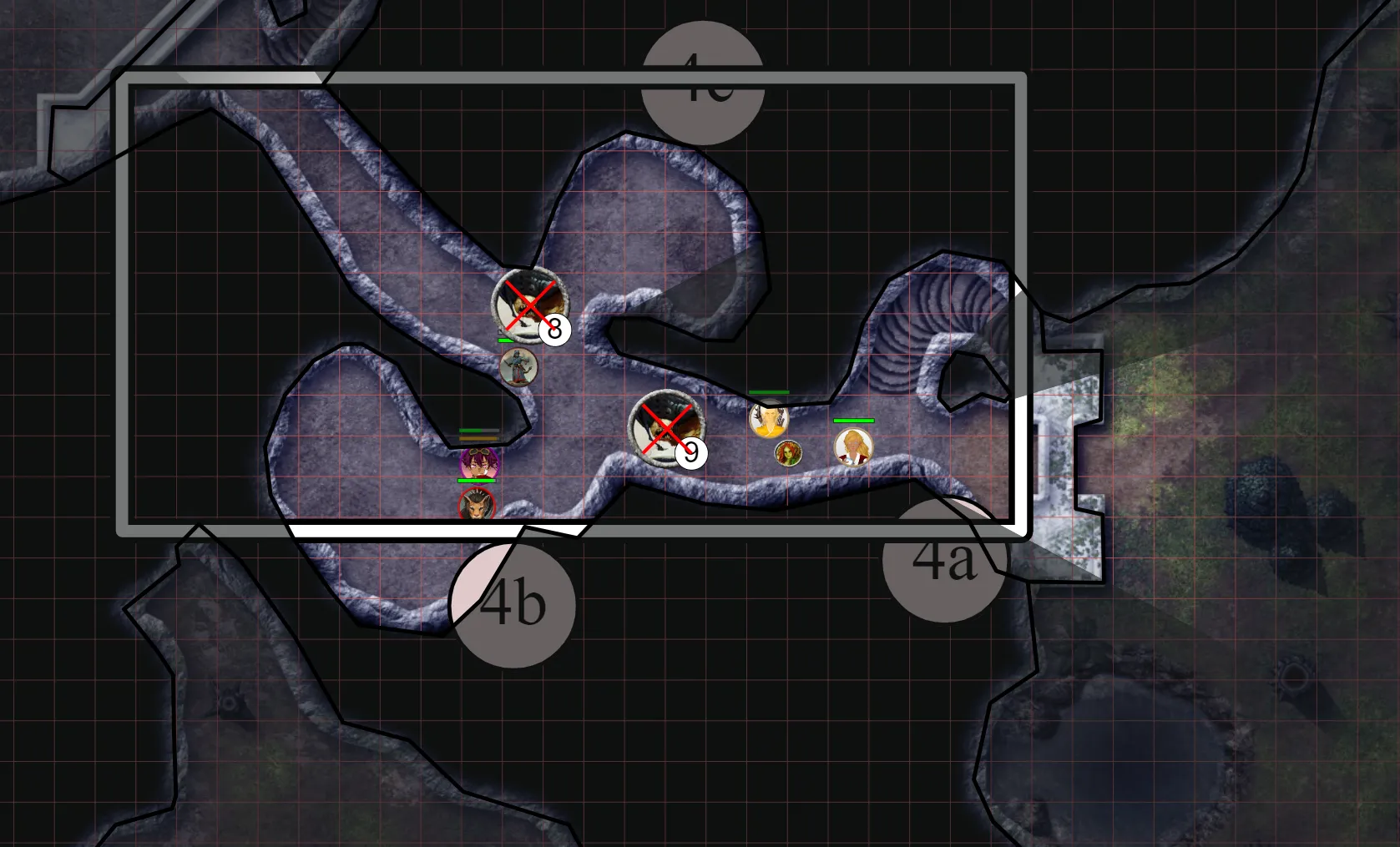Click the white number 9 badge
Viewport: 1400px width, 847px height.
coord(693,455)
